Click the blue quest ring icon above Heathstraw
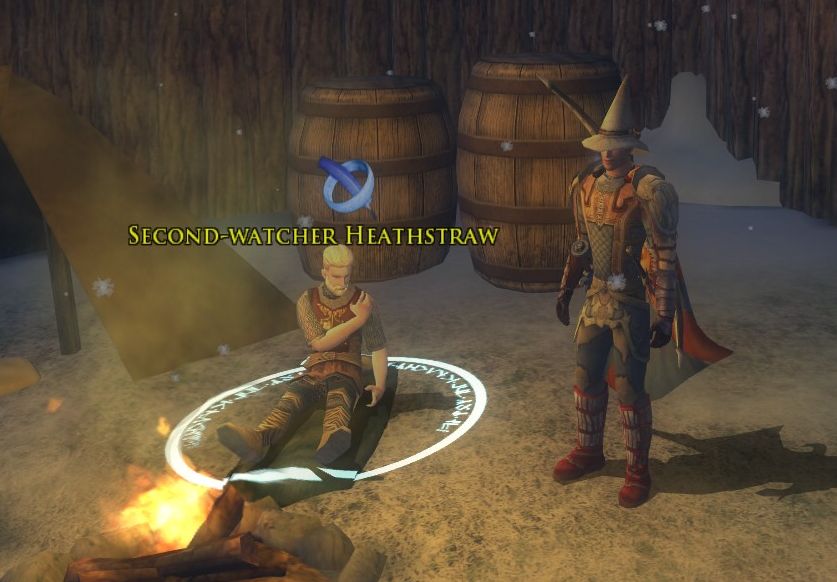The height and width of the screenshot is (582, 837). tap(348, 184)
